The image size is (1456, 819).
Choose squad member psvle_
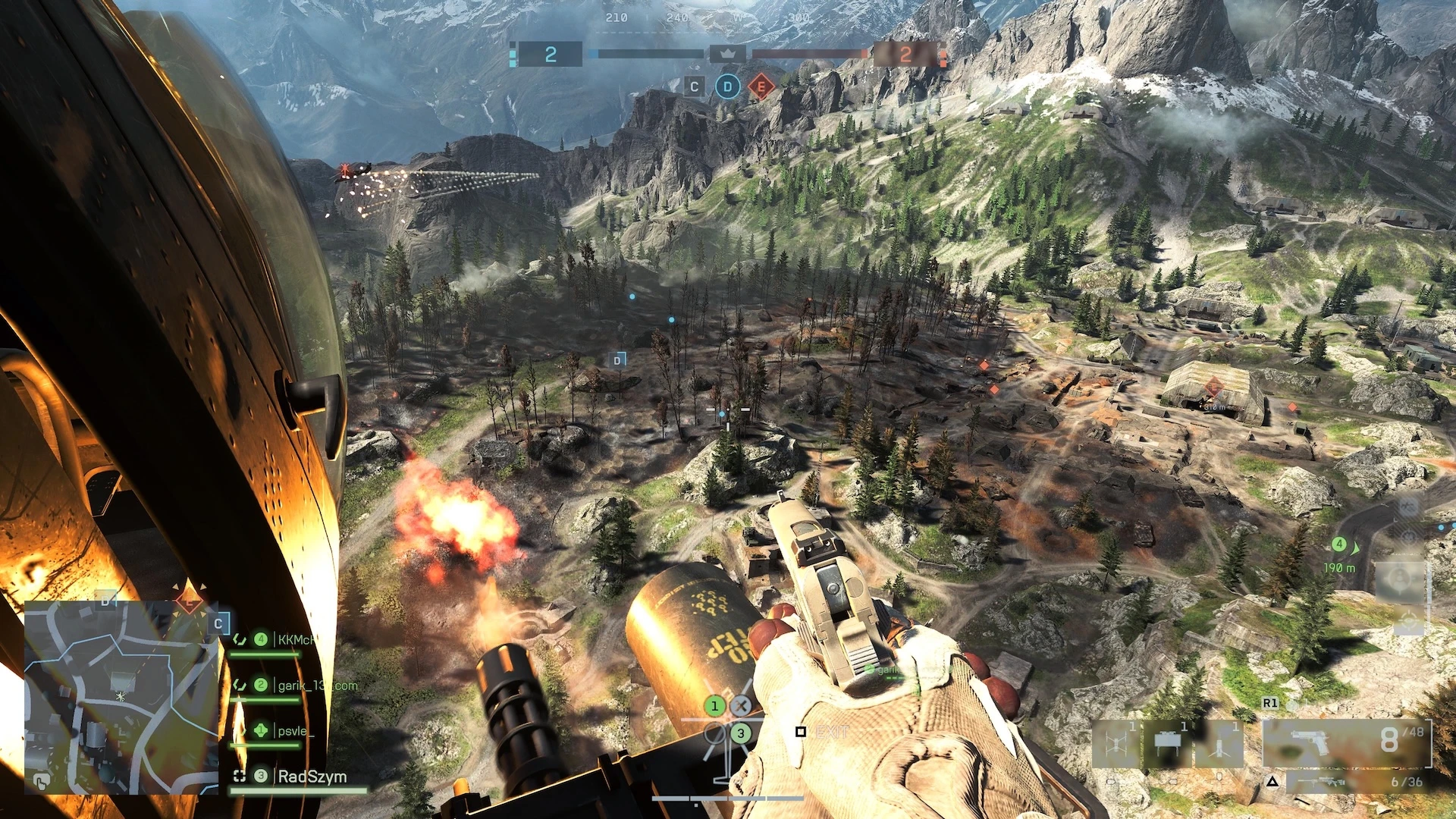coord(293,731)
